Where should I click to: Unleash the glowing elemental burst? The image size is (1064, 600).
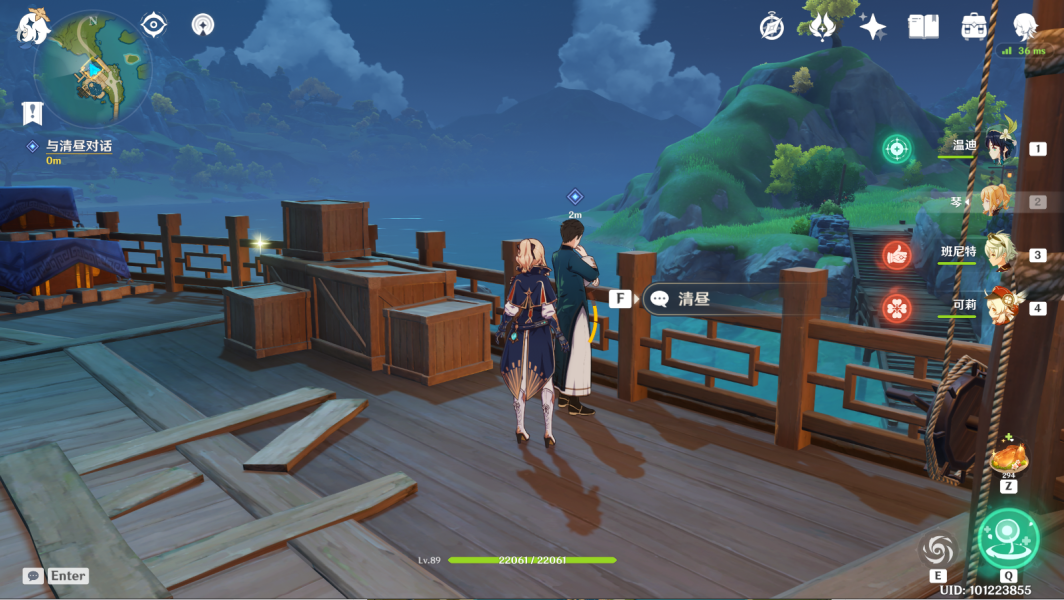click(1008, 540)
